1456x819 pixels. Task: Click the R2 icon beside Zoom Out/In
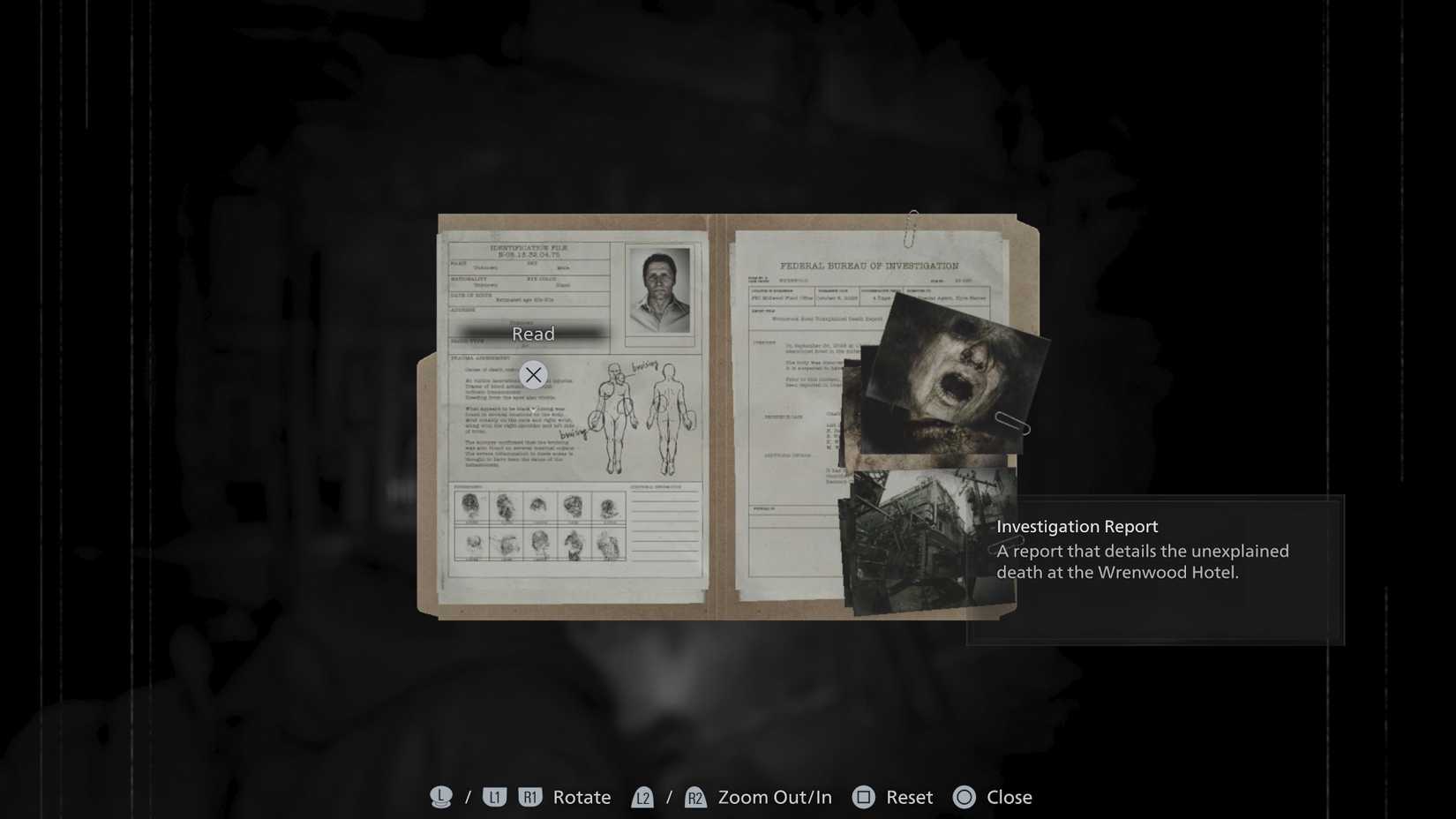(x=696, y=797)
